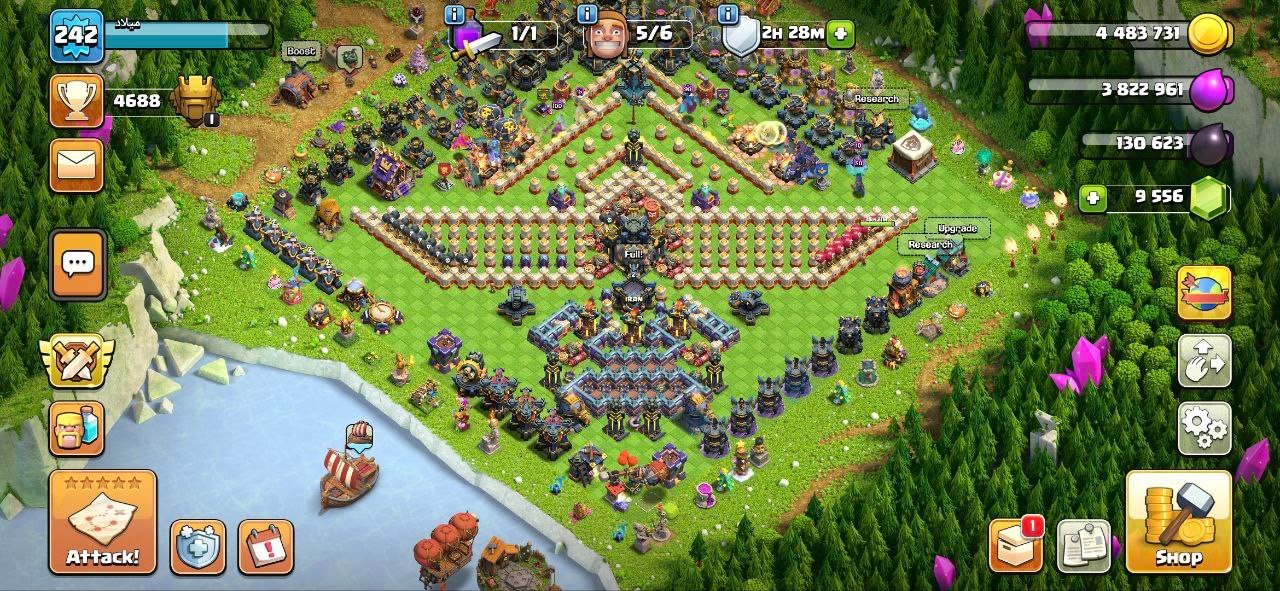This screenshot has width=1280, height=591.
Task: Open the hand arrows swap button
Action: click(1204, 361)
